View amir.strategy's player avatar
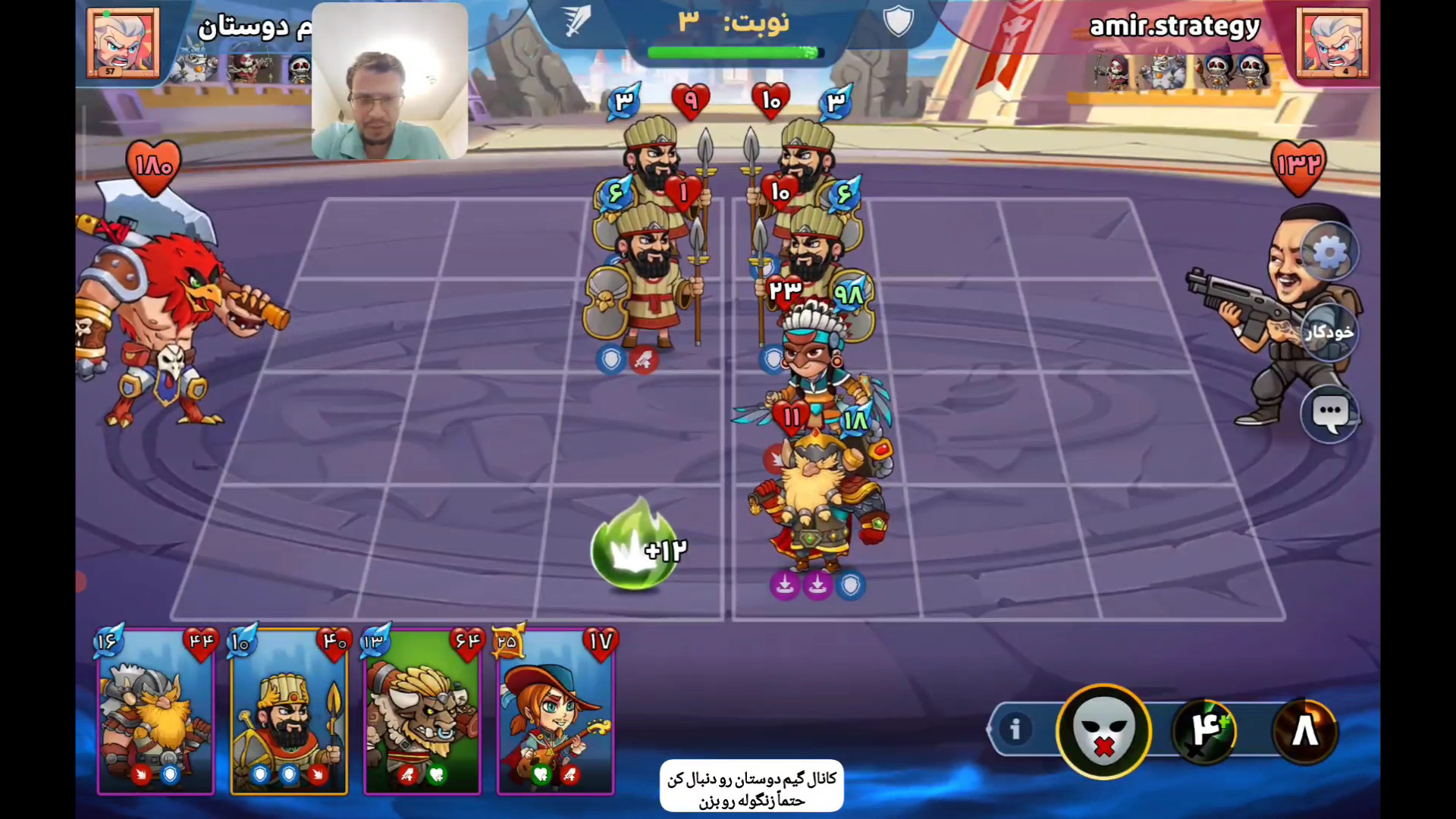The height and width of the screenshot is (819, 1456). click(1332, 42)
